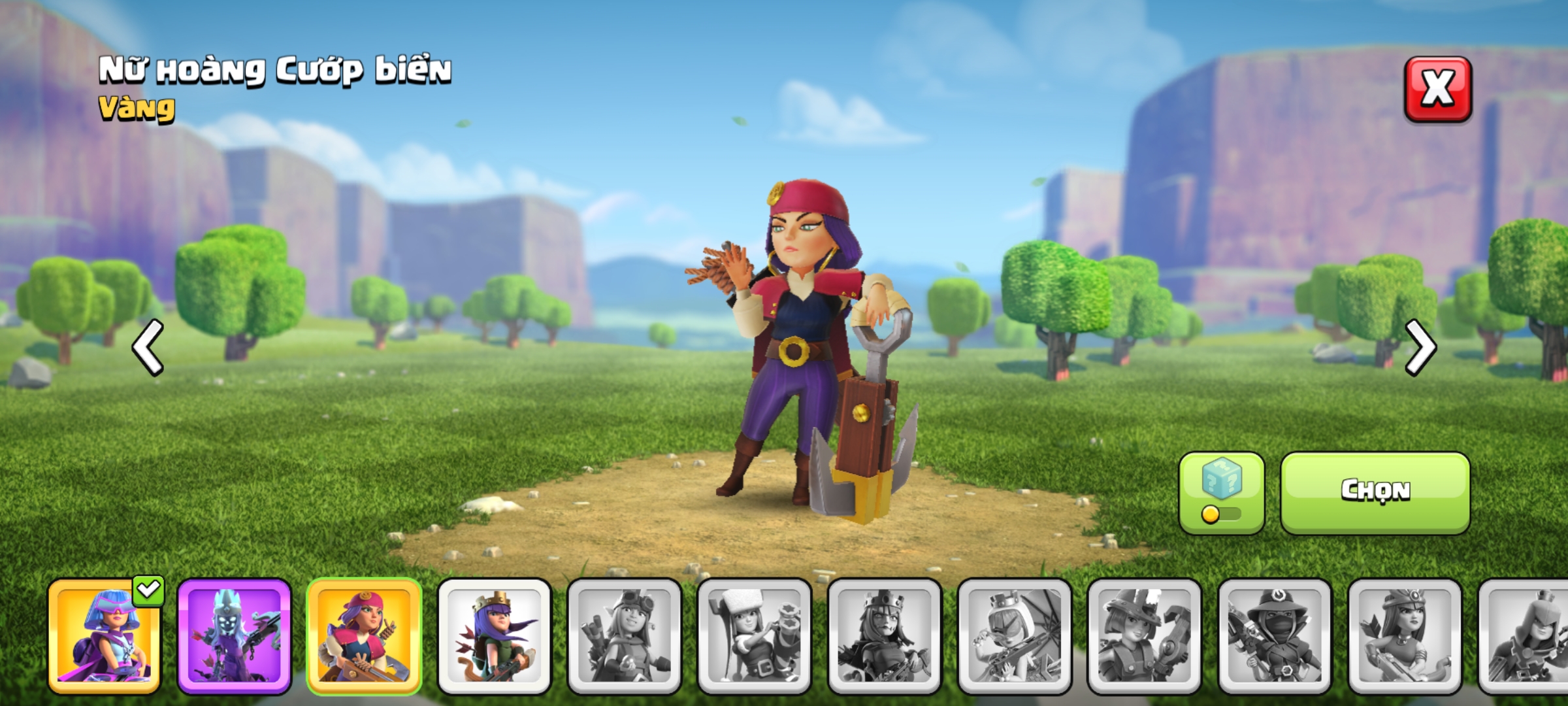Image resolution: width=1568 pixels, height=706 pixels.
Task: Go to the previous skin arrow
Action: (x=148, y=347)
